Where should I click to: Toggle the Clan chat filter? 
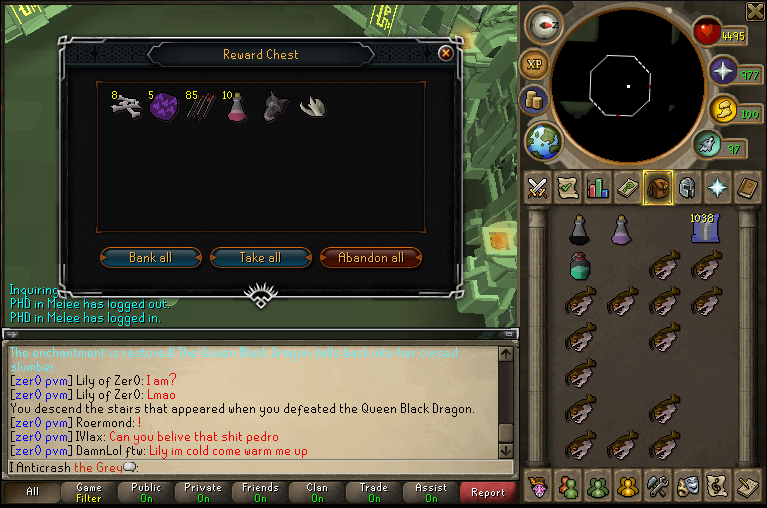[x=317, y=492]
